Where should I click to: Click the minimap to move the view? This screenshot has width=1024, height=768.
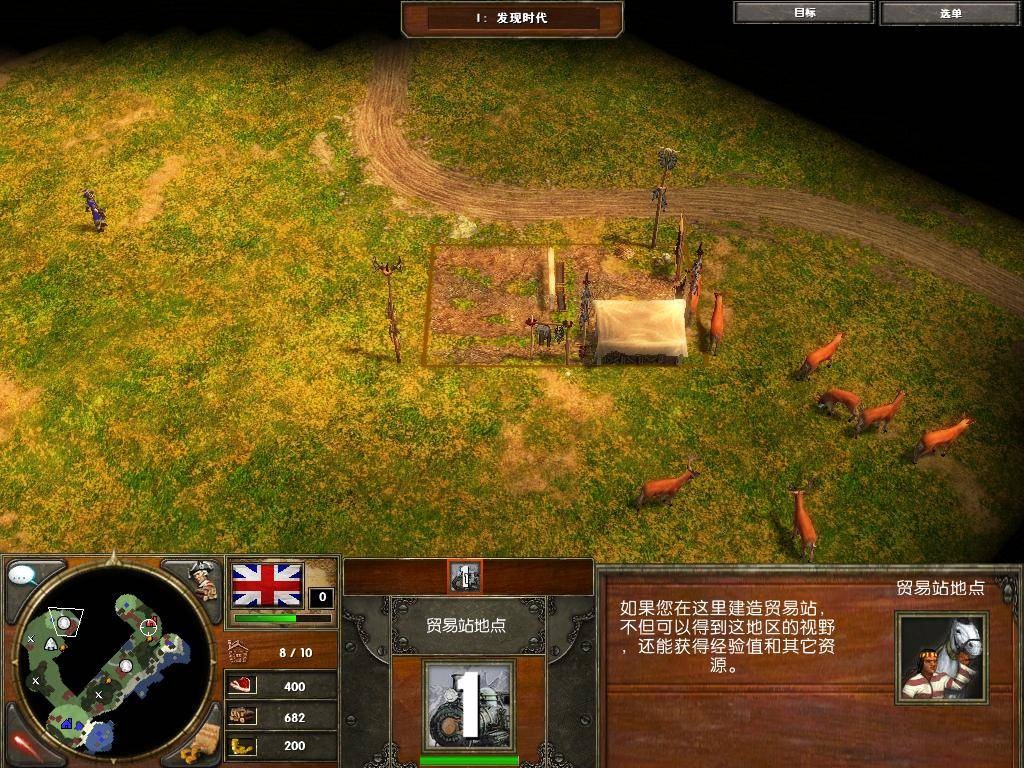(x=110, y=660)
